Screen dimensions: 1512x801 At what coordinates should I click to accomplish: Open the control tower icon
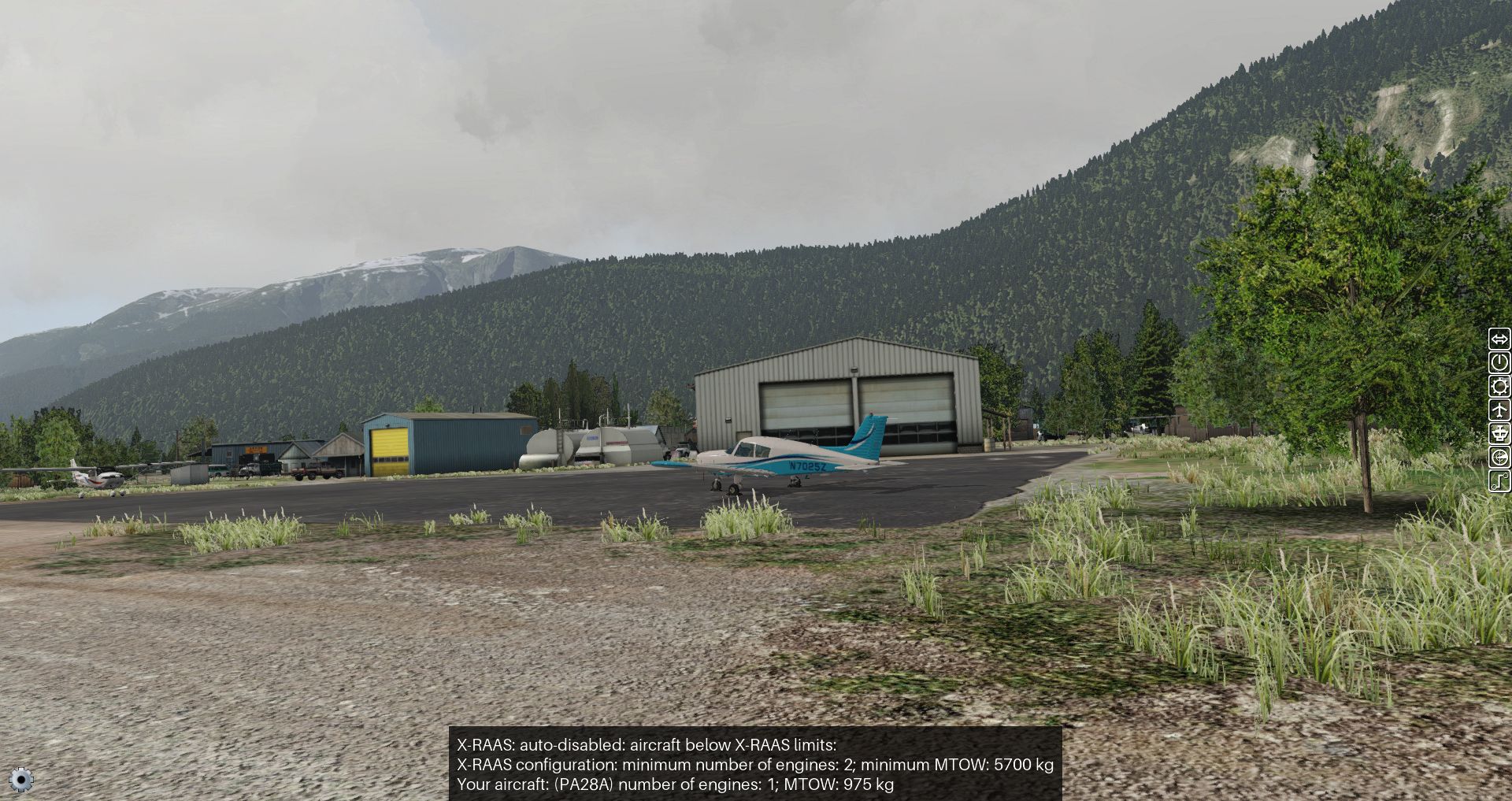[1499, 434]
